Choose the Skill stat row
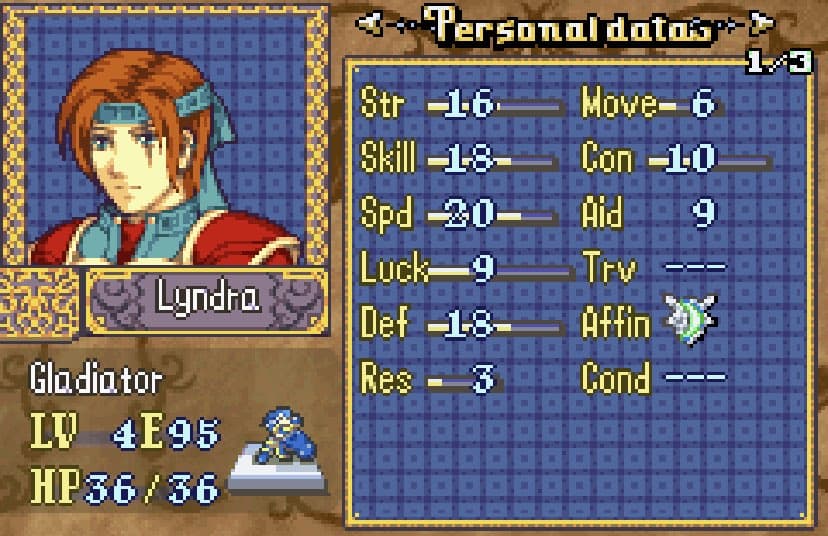 [x=460, y=159]
